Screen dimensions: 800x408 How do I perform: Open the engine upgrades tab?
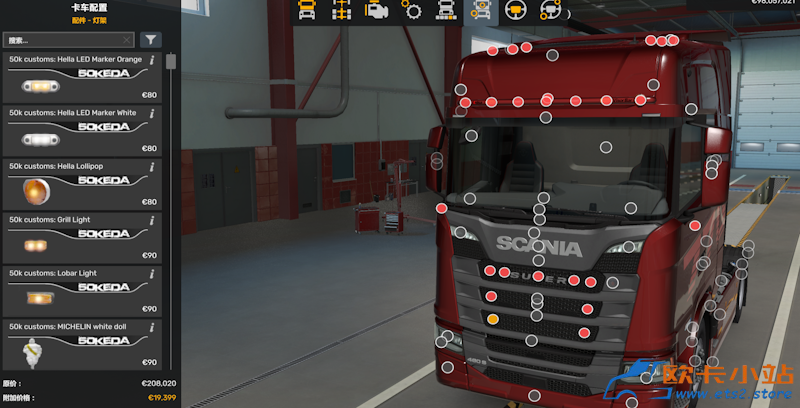(377, 11)
